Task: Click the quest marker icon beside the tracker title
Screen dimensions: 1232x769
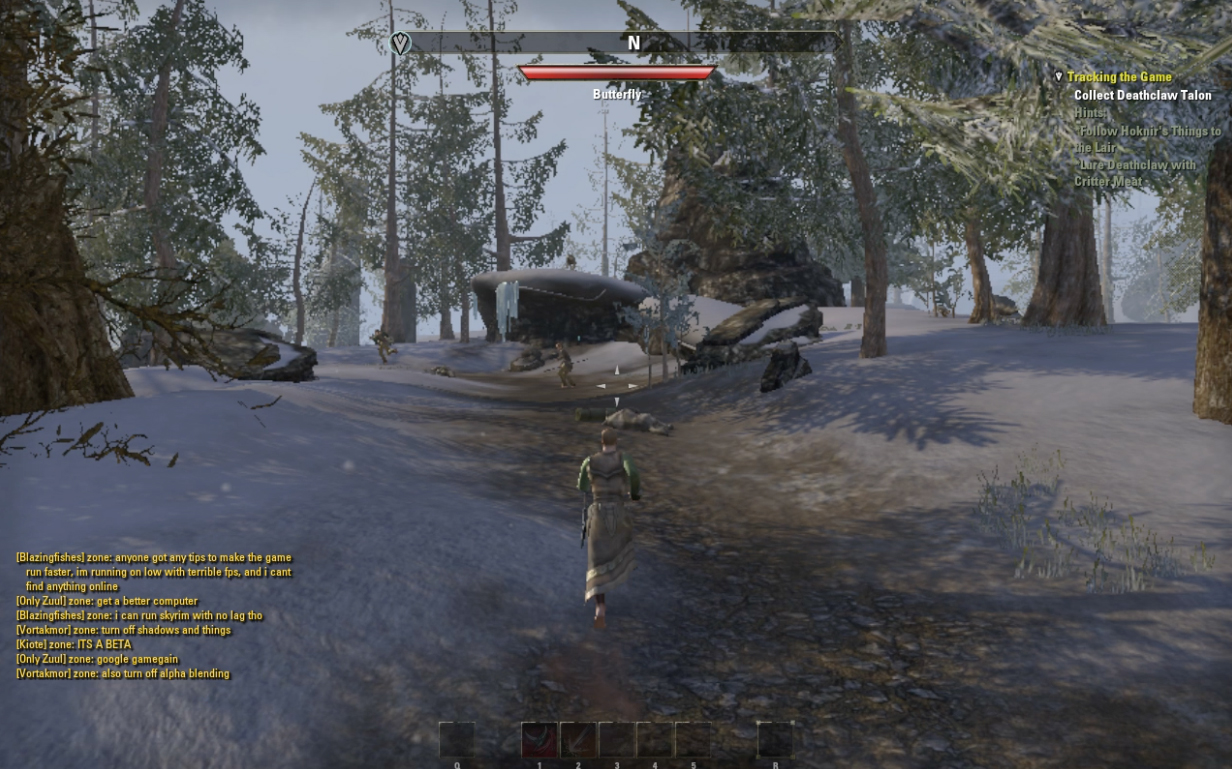Action: pyautogui.click(x=1059, y=77)
